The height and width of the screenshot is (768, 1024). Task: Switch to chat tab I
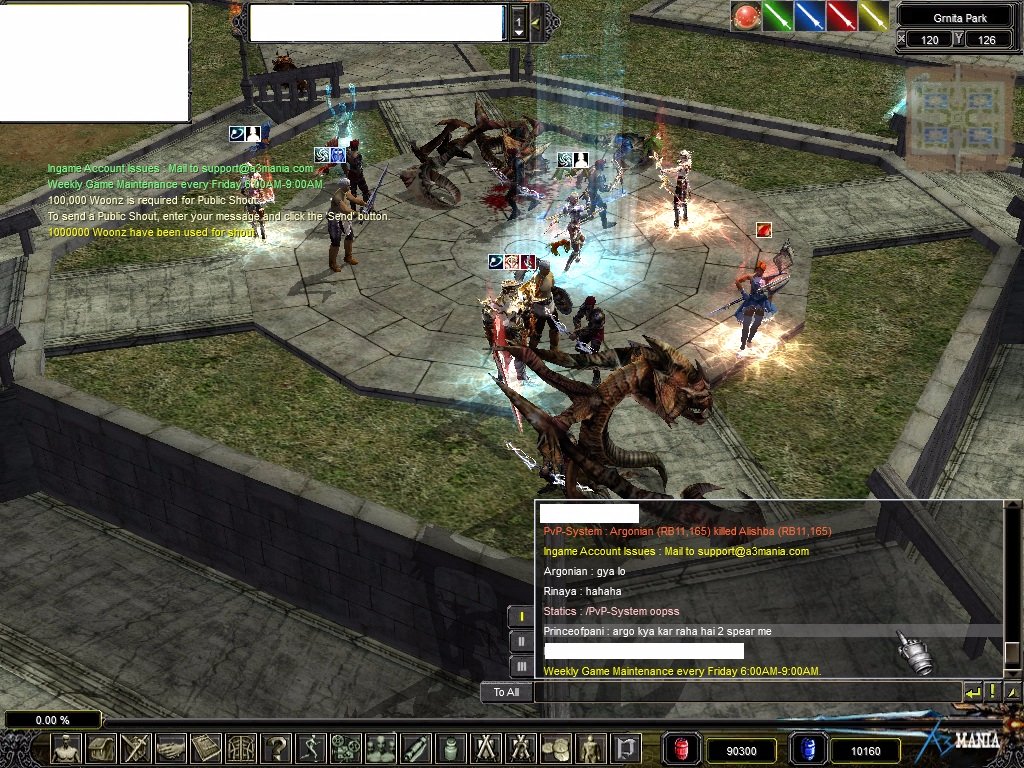pyautogui.click(x=521, y=617)
